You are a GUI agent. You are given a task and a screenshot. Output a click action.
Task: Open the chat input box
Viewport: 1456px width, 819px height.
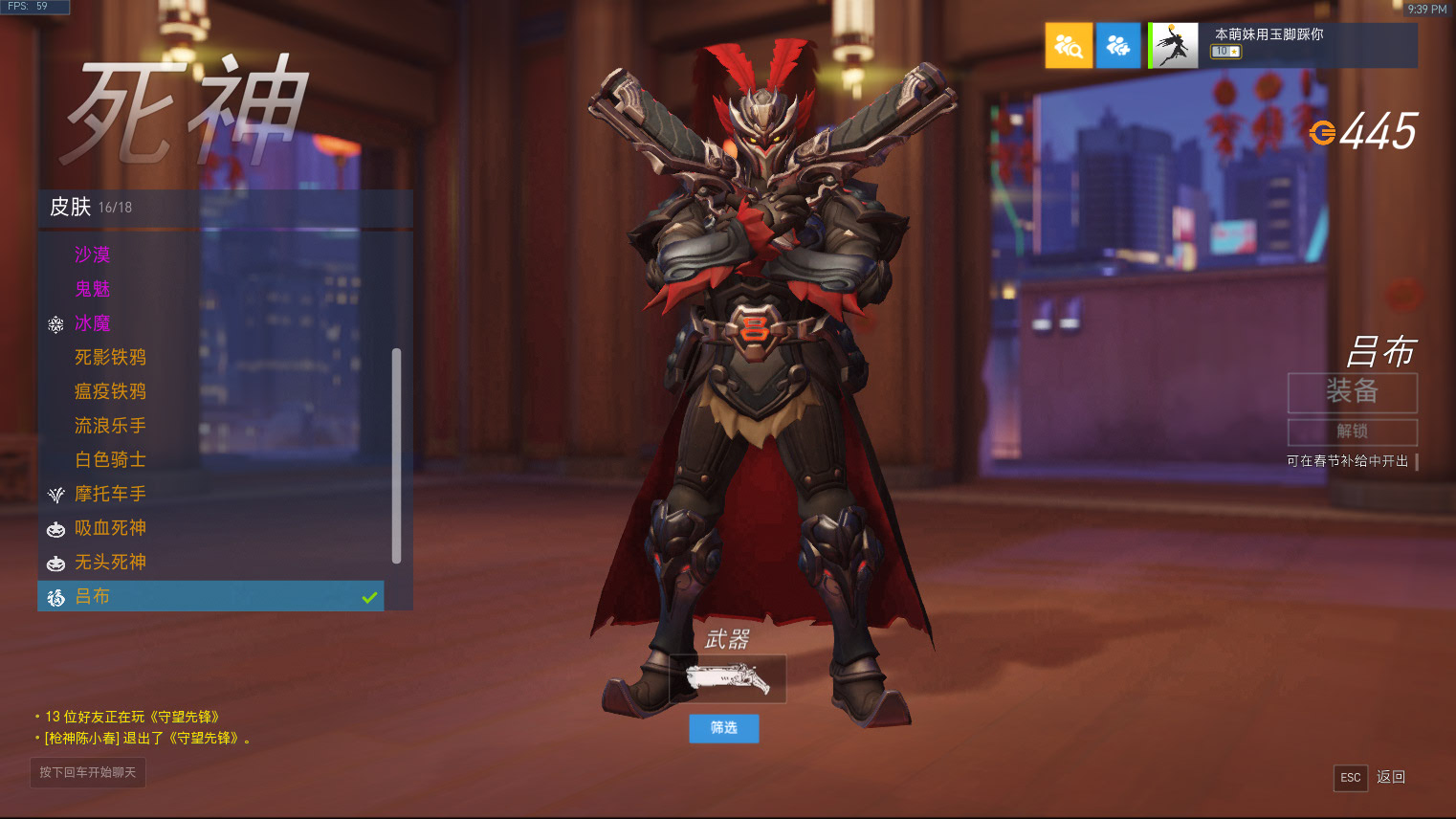click(x=88, y=772)
